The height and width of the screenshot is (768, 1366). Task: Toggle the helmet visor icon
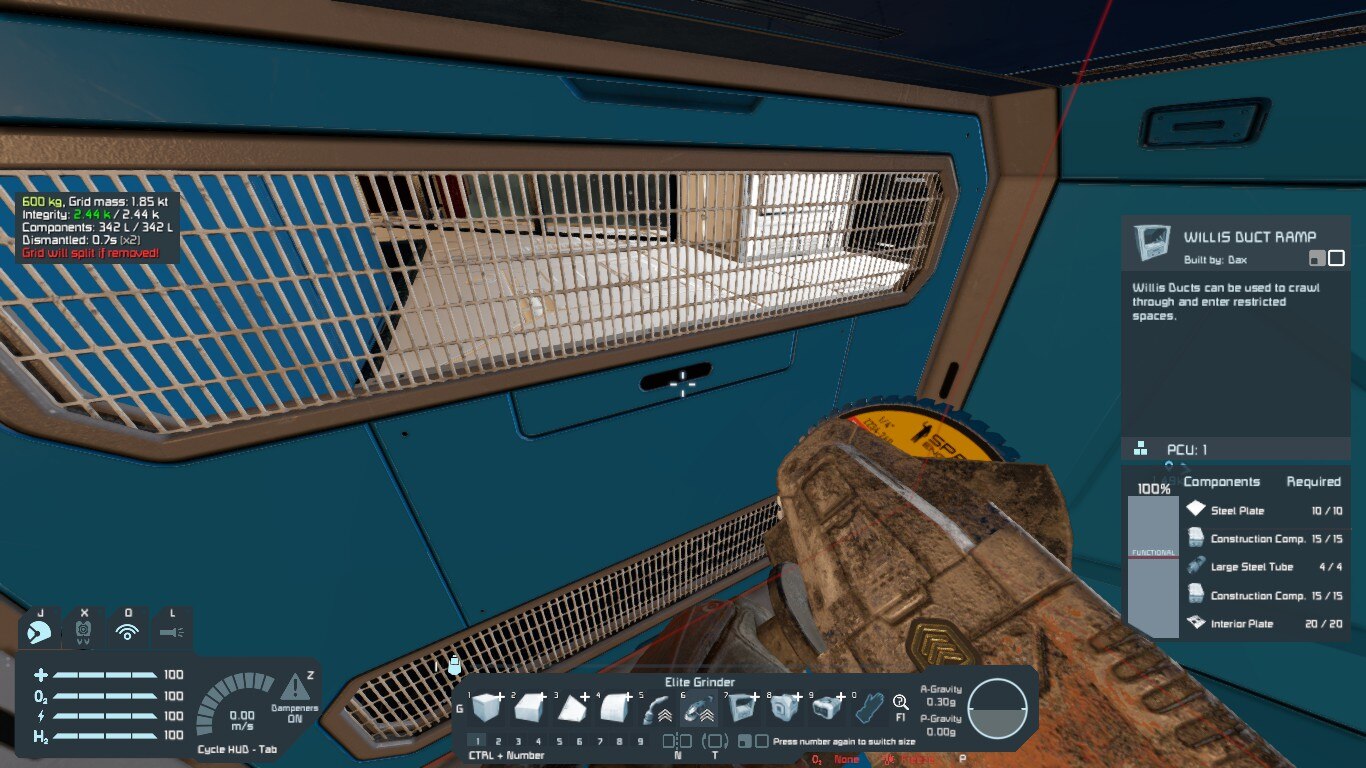coord(84,632)
